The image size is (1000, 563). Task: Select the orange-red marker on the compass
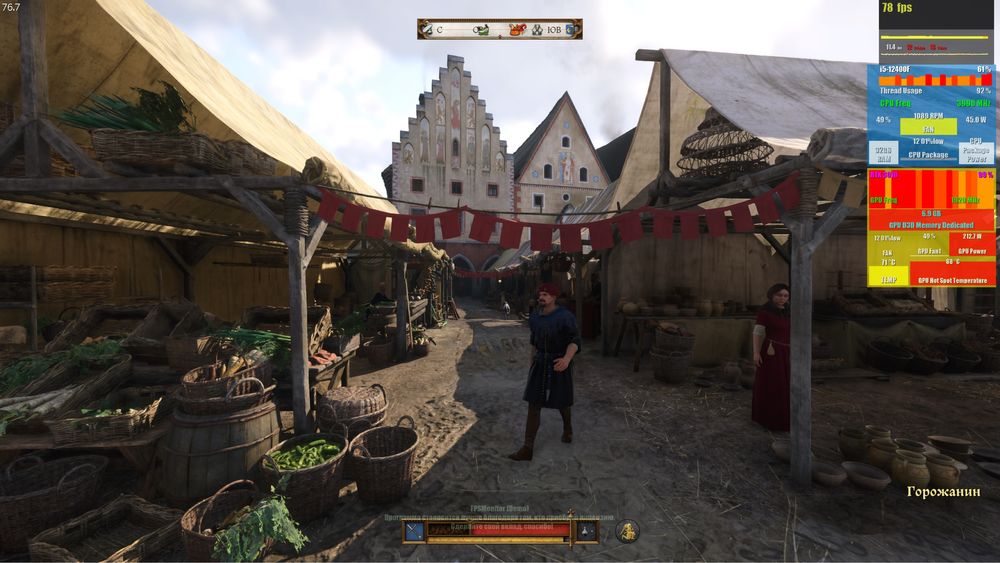(518, 30)
